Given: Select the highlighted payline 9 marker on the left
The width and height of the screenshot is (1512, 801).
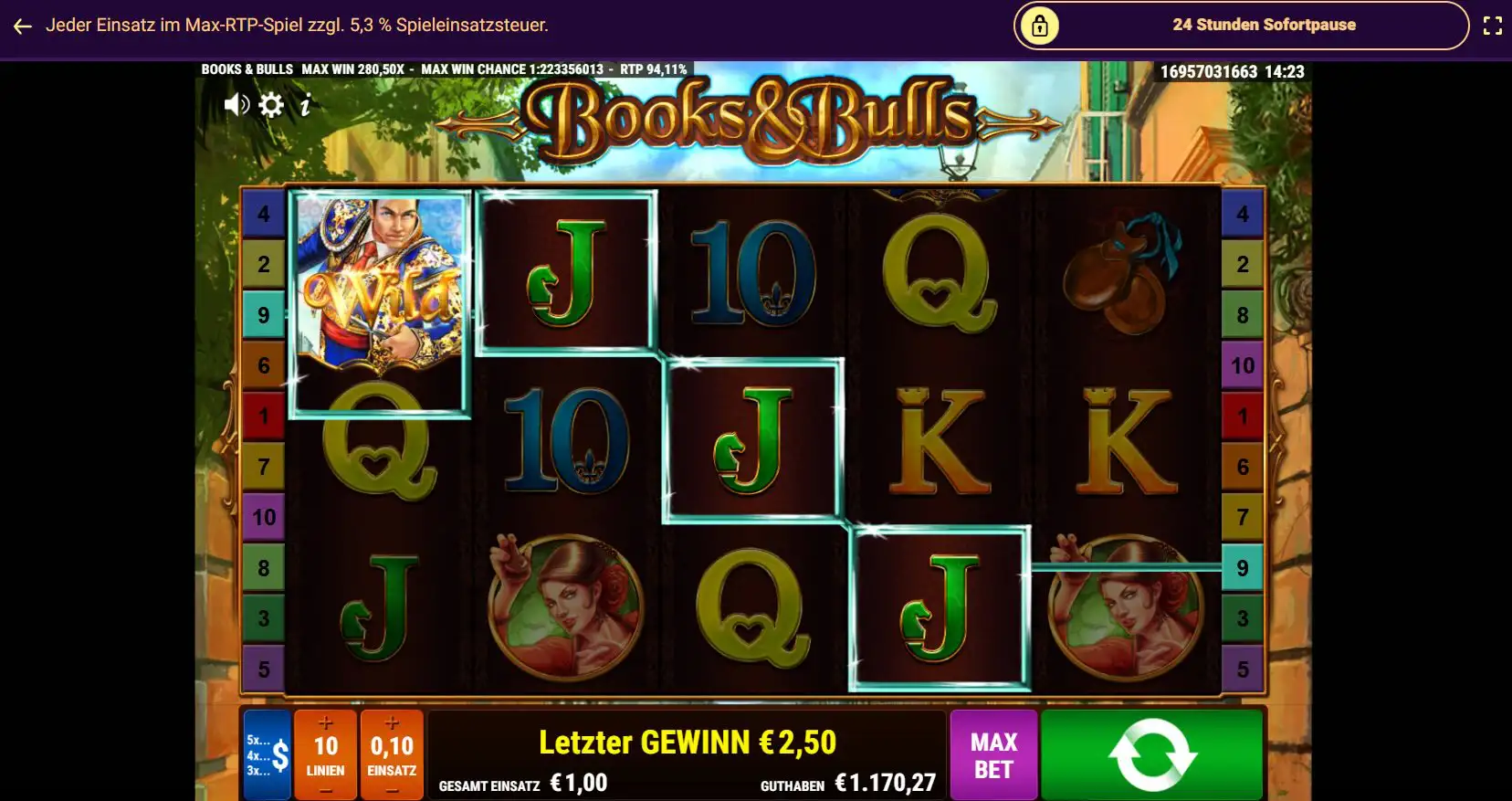Looking at the screenshot, I should click(264, 315).
